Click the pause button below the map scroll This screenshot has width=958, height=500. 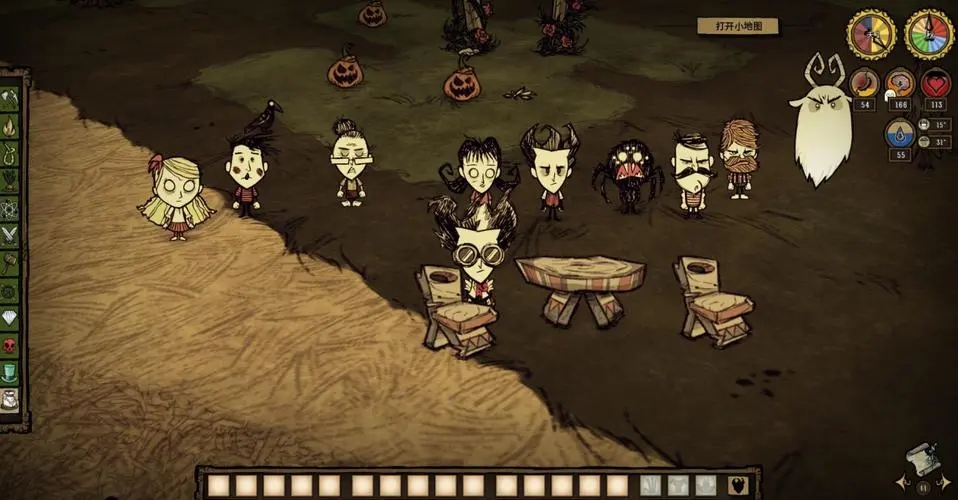click(921, 486)
